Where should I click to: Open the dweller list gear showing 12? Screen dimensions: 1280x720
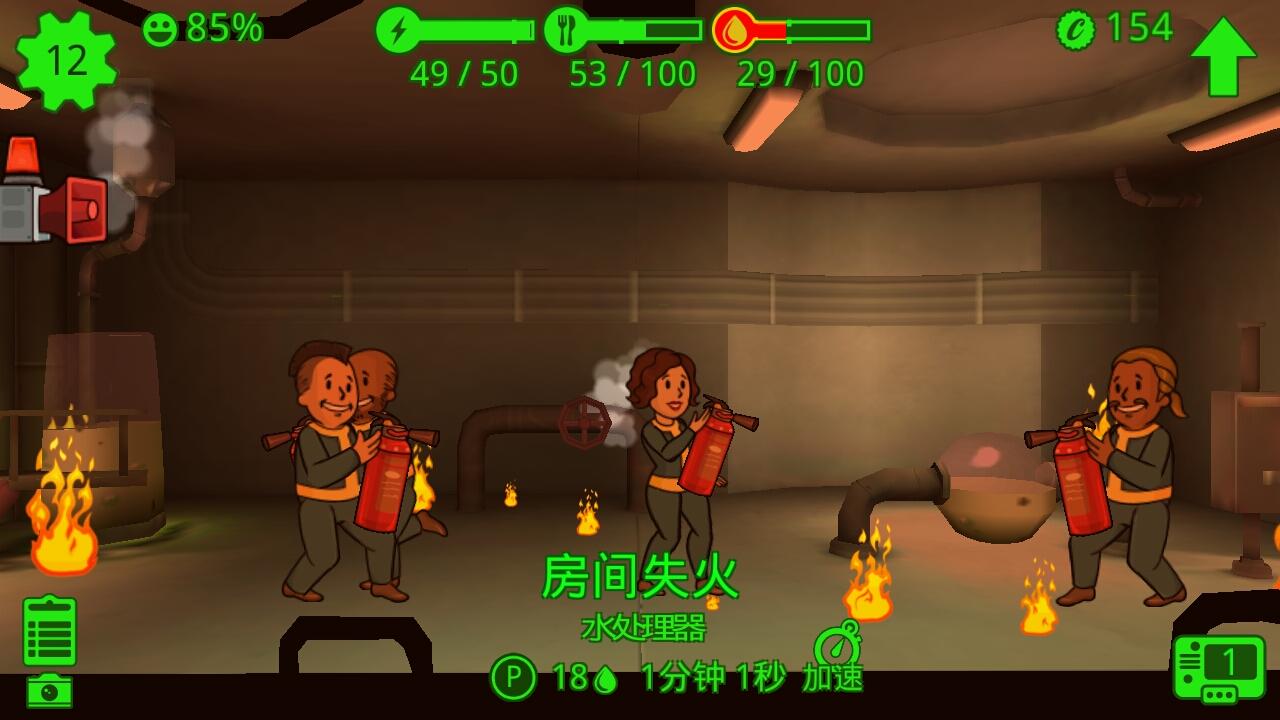tap(66, 61)
